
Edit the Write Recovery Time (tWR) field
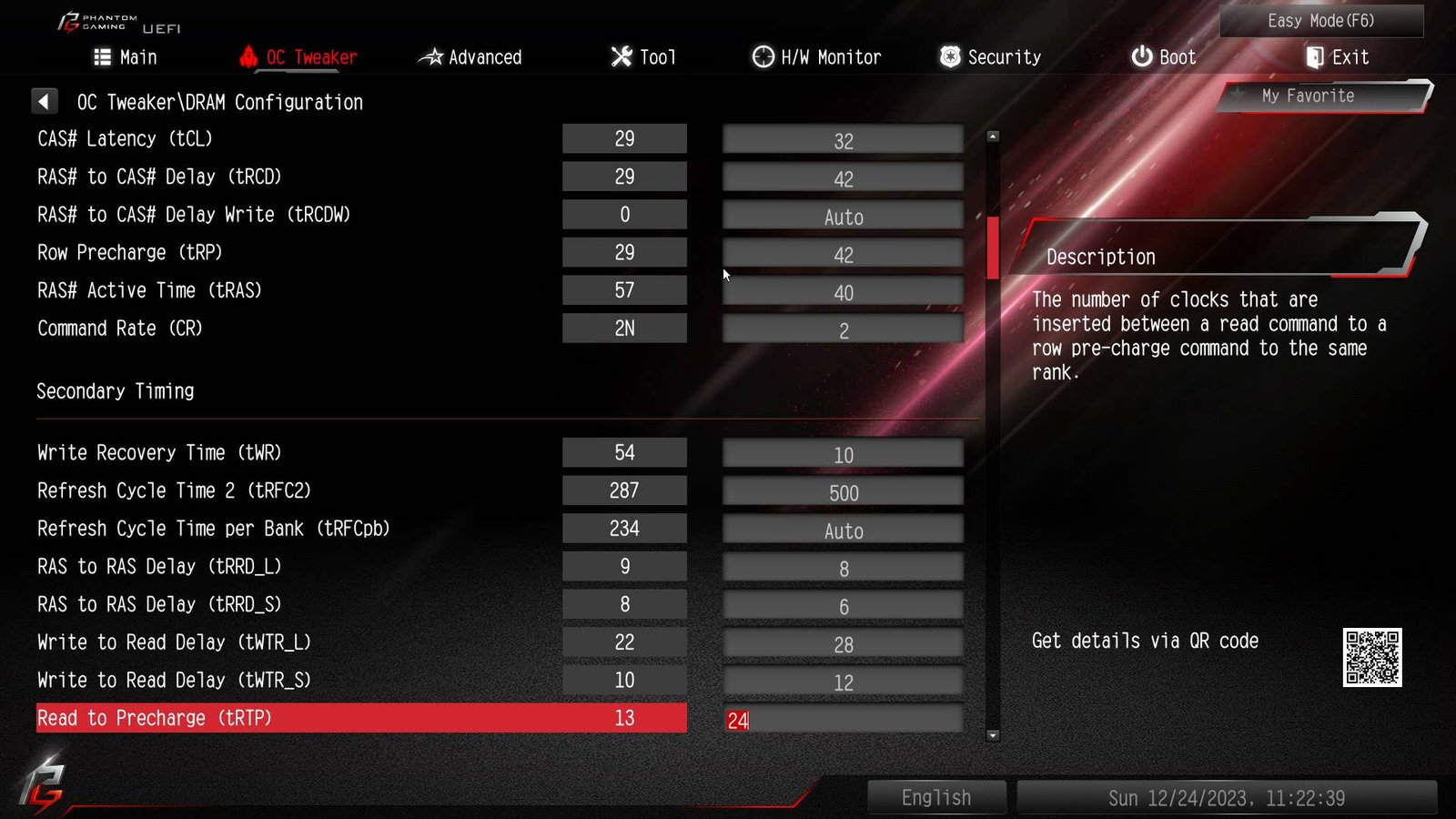tap(843, 455)
